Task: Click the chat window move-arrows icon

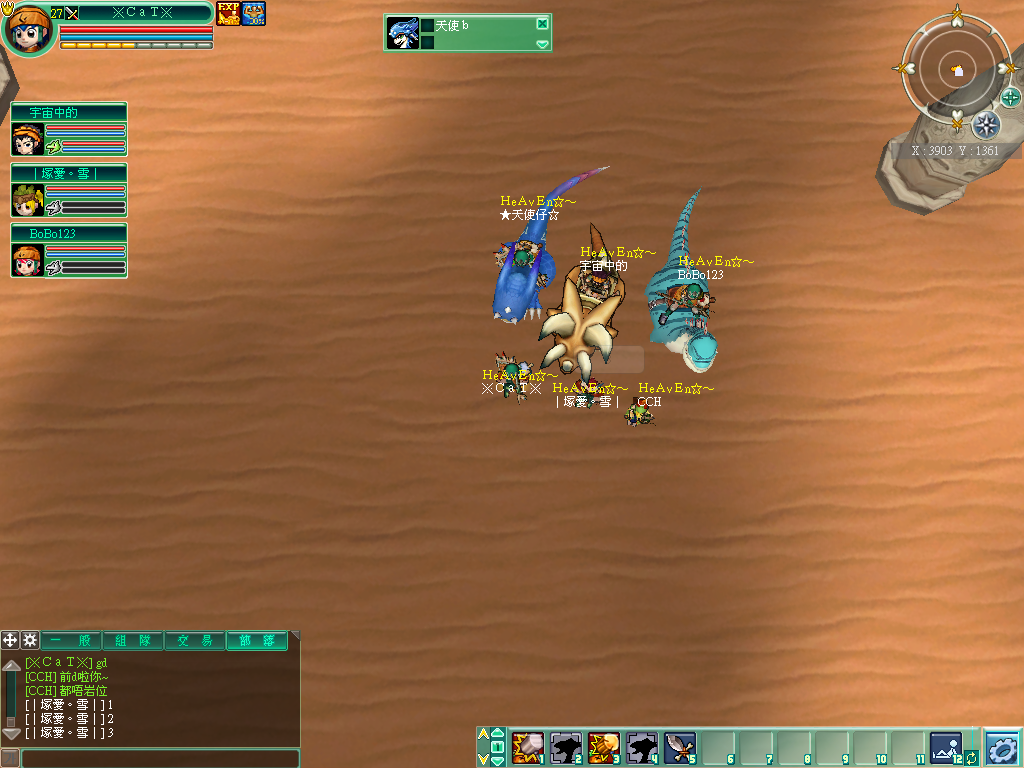Action: click(x=10, y=640)
